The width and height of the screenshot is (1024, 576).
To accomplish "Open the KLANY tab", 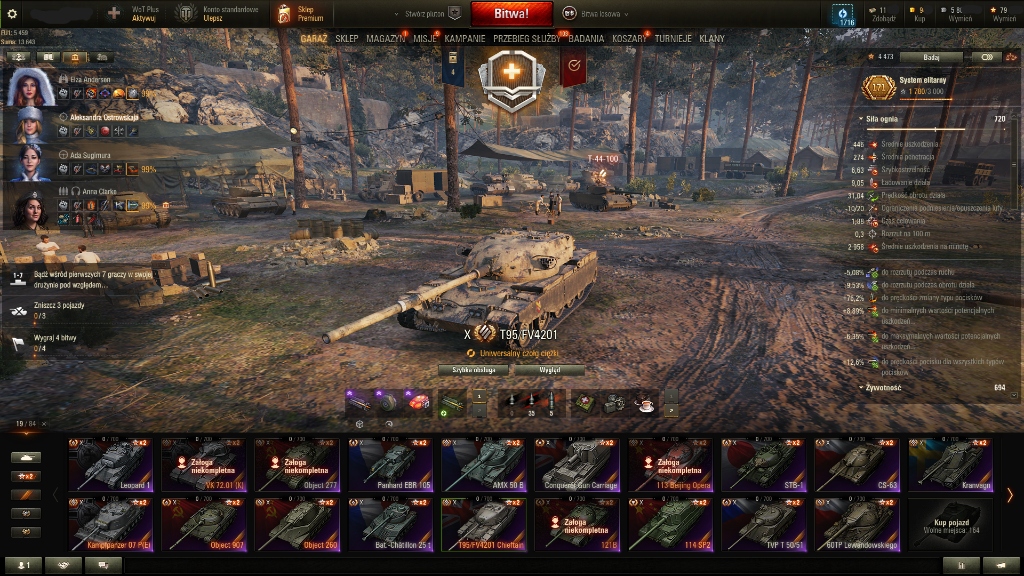I will pos(712,38).
